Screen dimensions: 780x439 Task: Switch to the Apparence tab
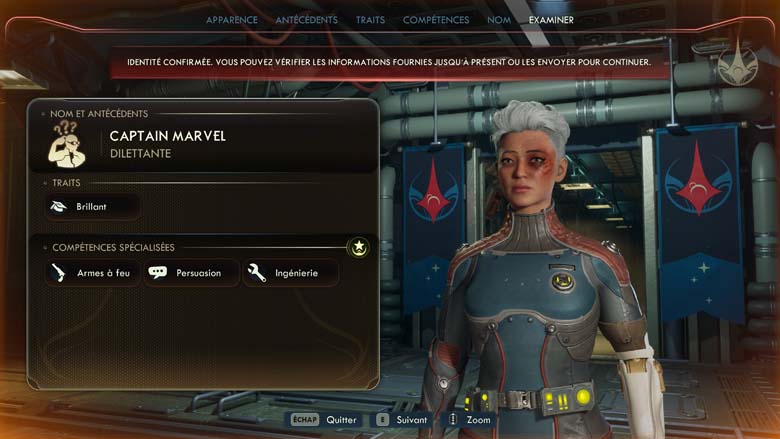(x=231, y=20)
